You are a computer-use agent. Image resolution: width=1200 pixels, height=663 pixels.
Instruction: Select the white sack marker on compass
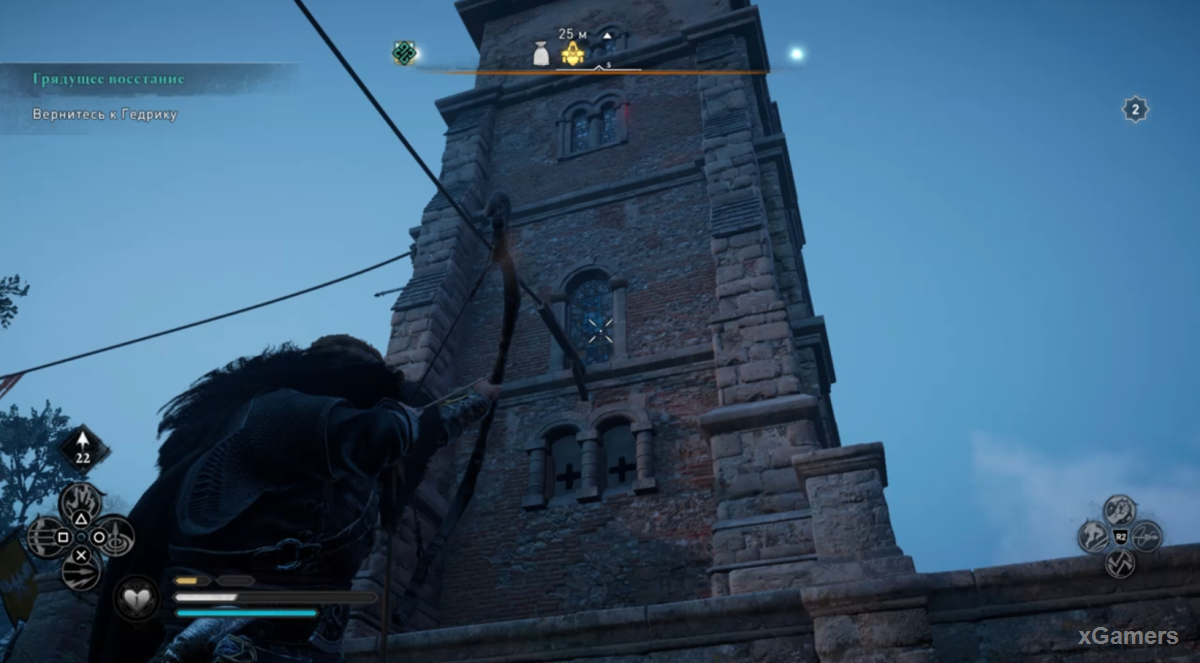point(541,55)
